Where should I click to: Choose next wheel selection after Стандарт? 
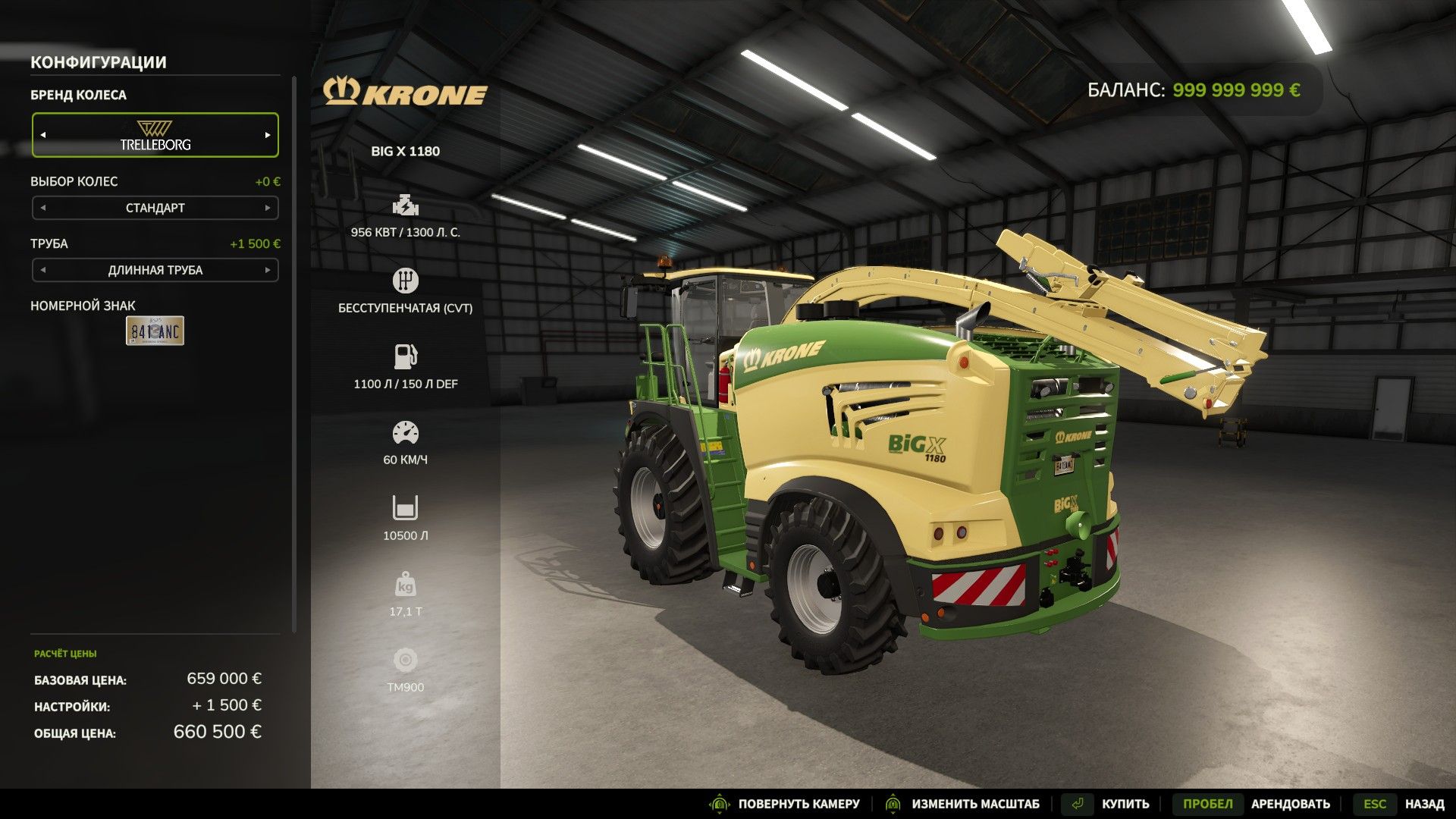(268, 208)
